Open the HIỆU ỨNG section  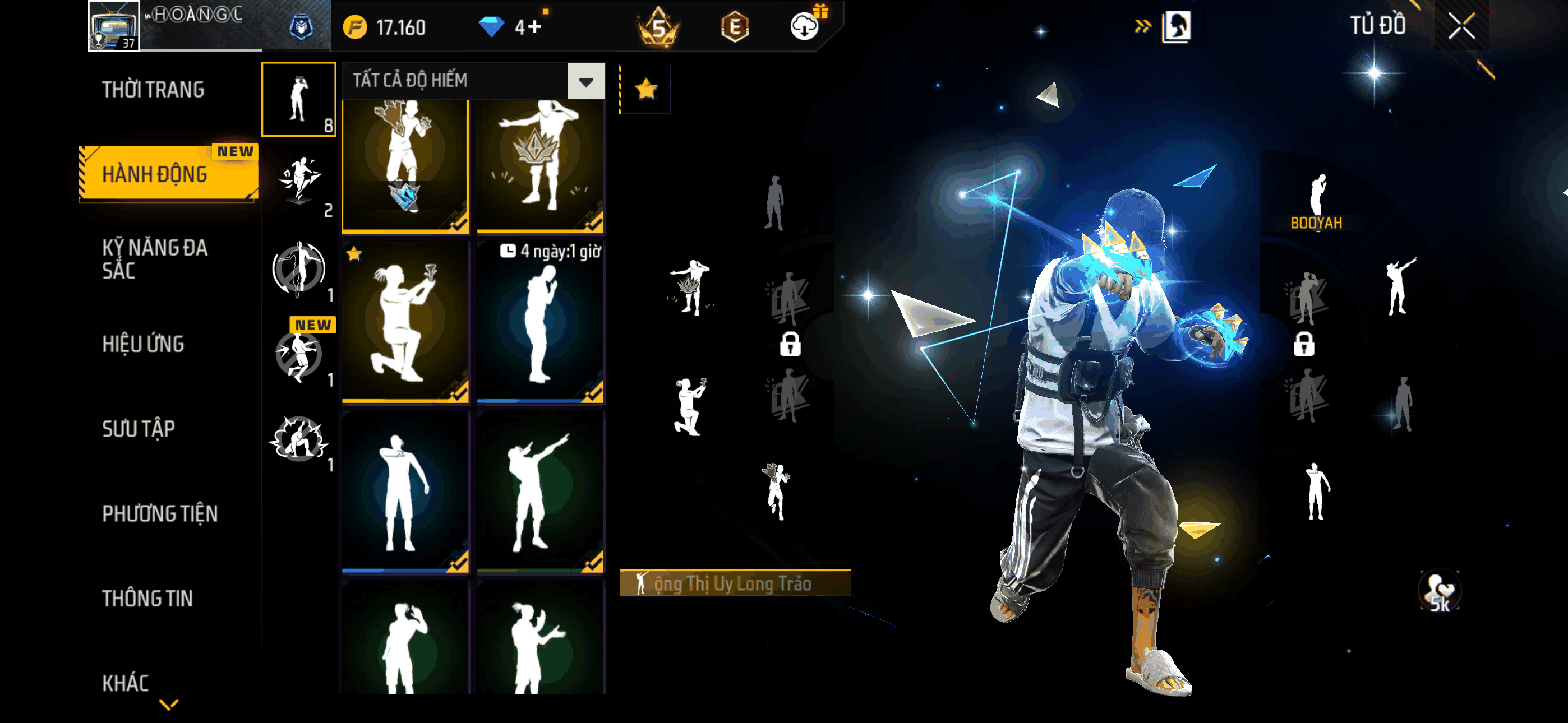143,344
